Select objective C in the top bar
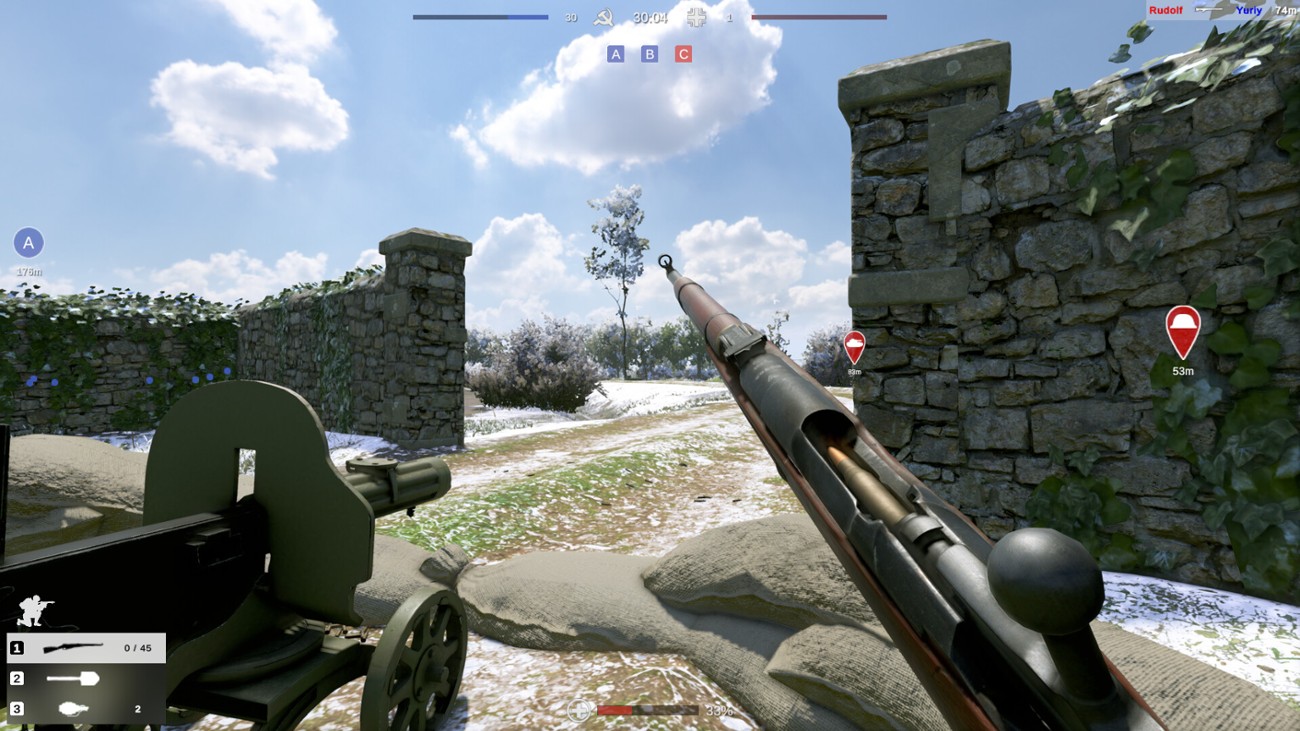 [x=684, y=54]
